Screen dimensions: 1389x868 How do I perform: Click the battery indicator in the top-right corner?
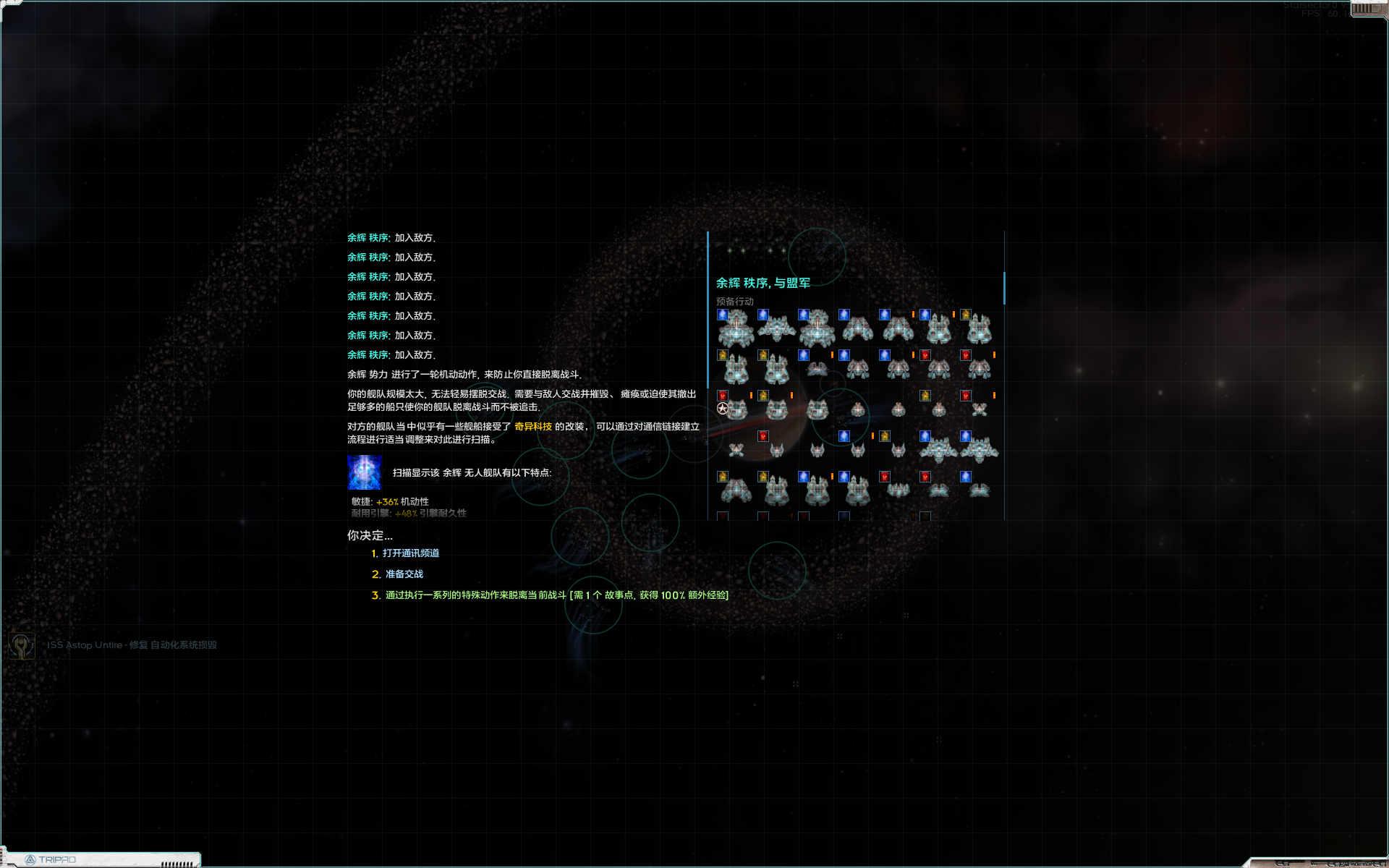(x=1364, y=9)
